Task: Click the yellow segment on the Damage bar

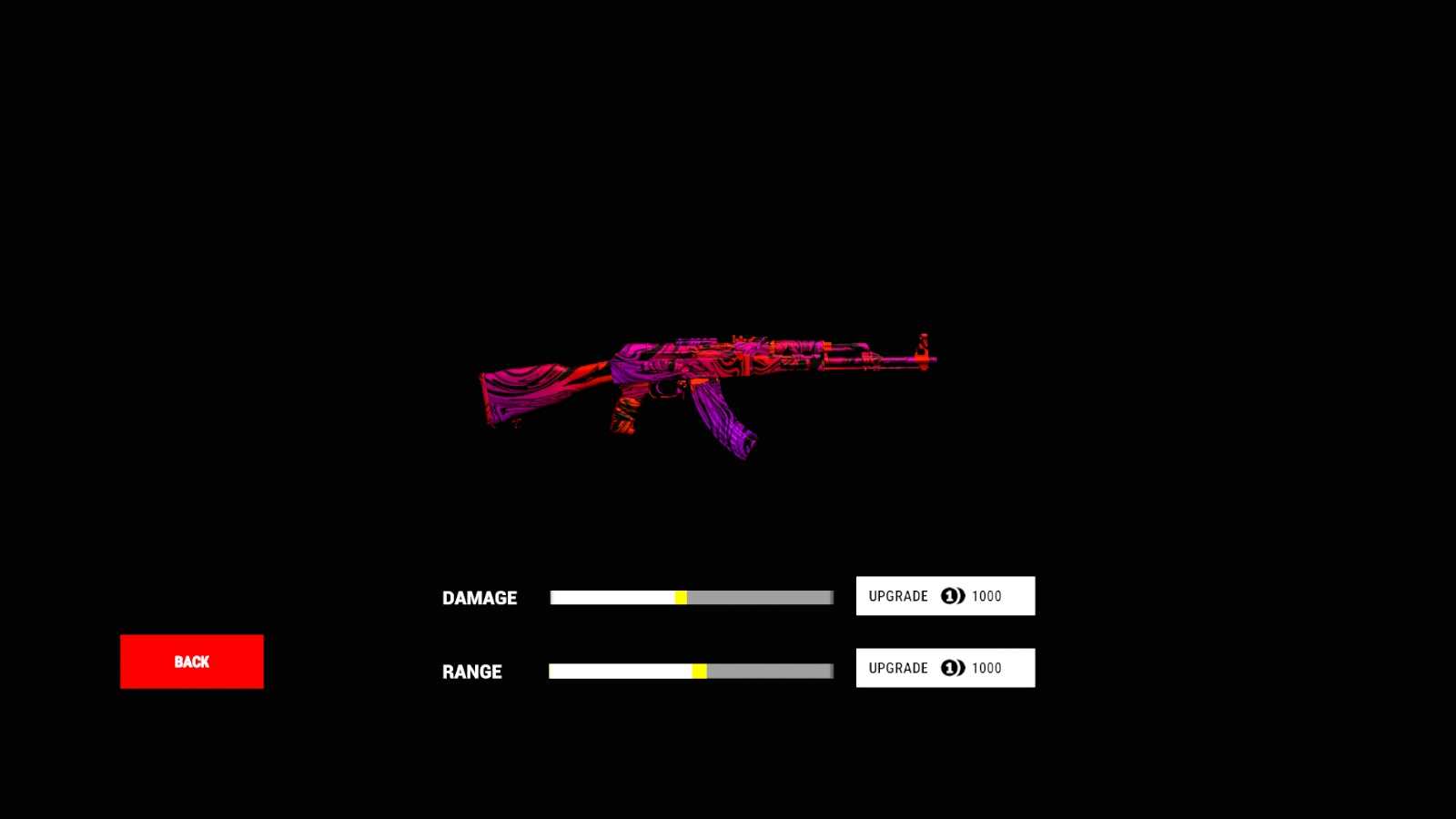Action: click(x=682, y=597)
